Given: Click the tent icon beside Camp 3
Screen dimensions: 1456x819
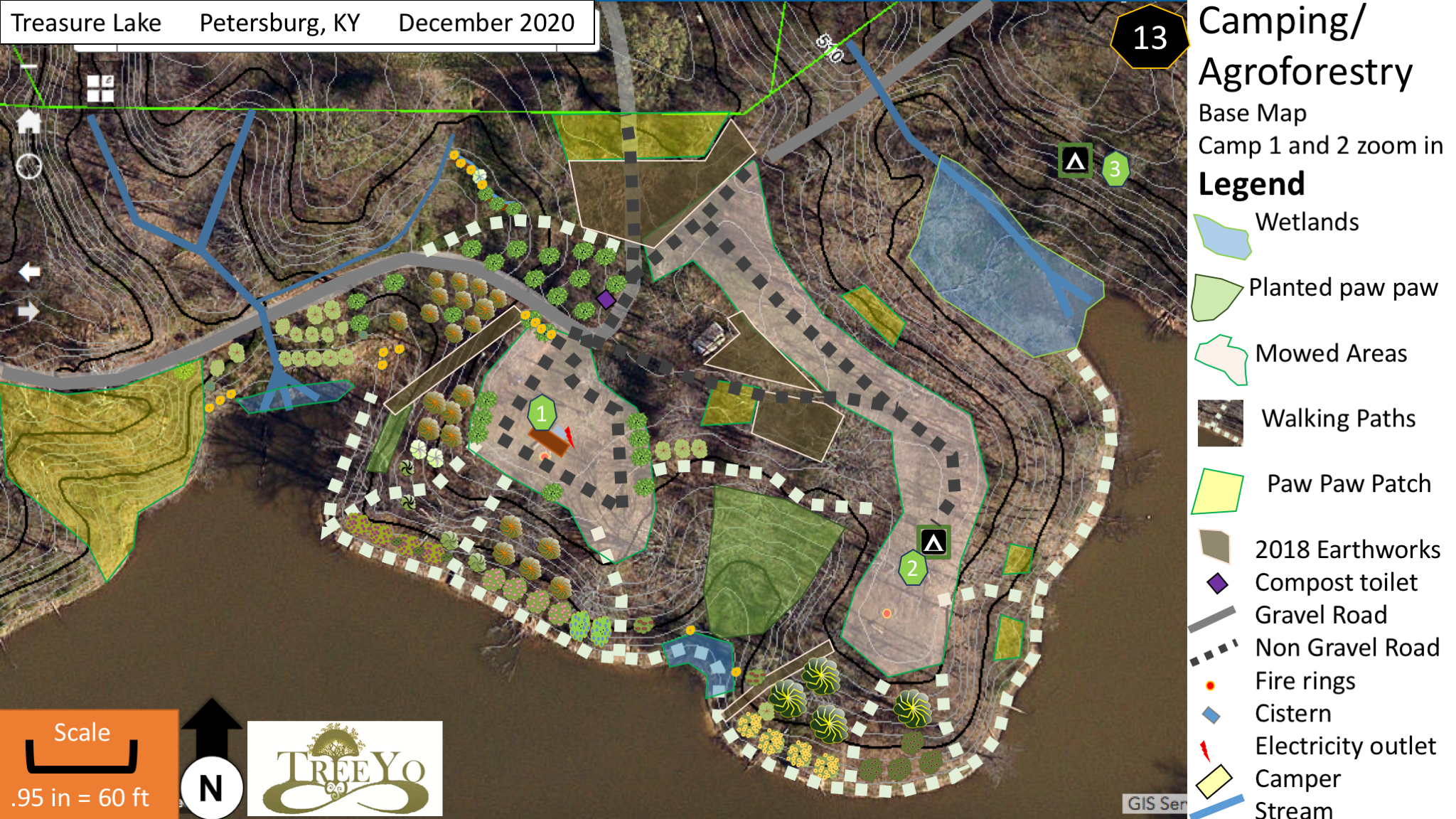Looking at the screenshot, I should [1075, 161].
